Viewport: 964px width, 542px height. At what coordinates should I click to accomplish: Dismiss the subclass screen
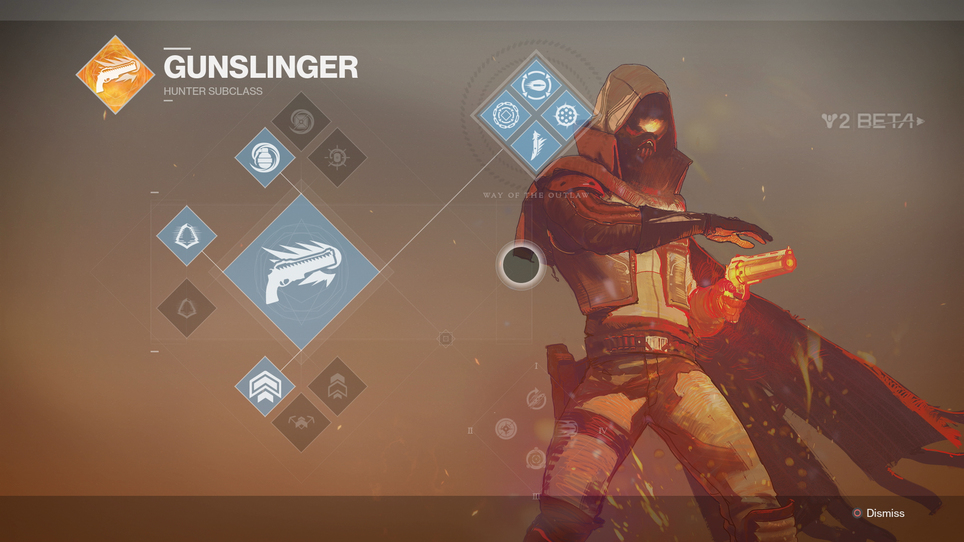tap(878, 513)
